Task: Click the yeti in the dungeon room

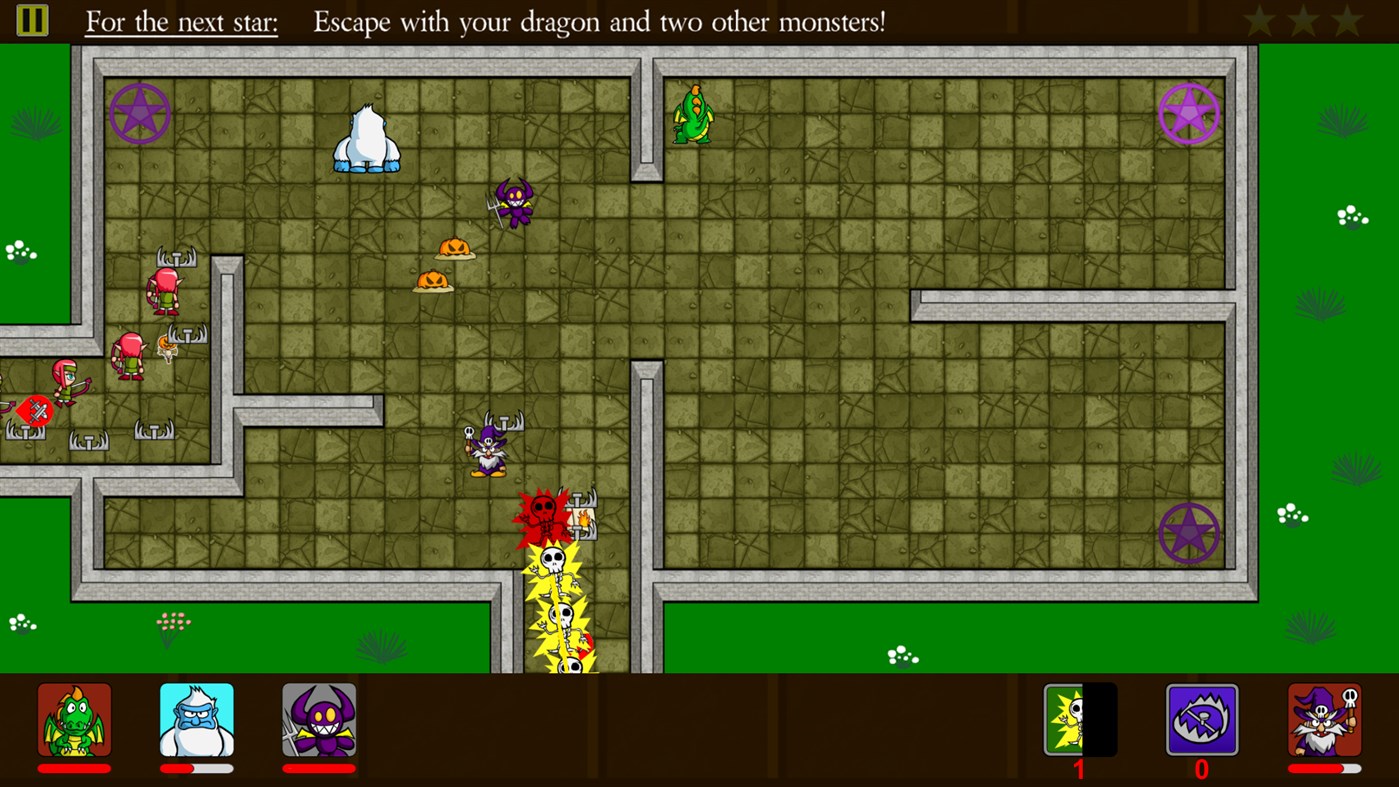Action: 367,135
